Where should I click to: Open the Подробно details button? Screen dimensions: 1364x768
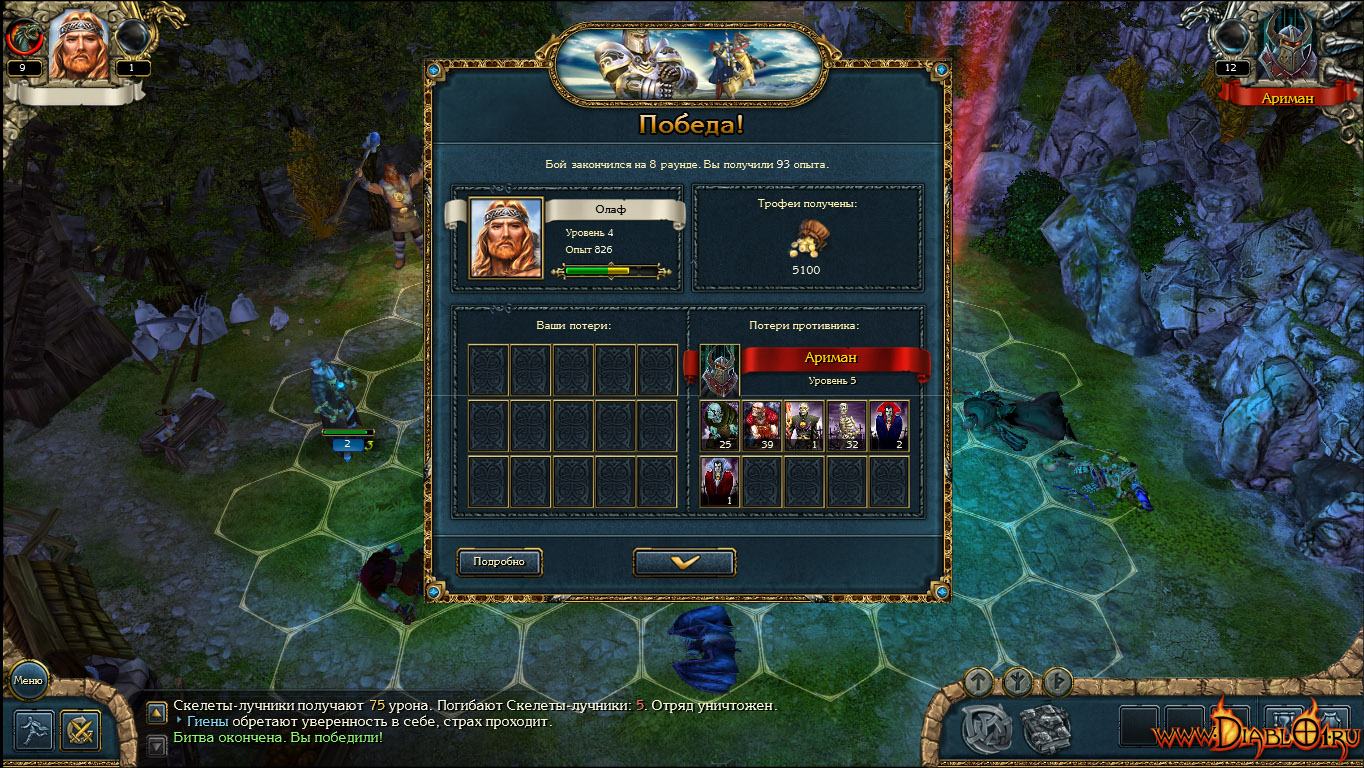pyautogui.click(x=500, y=562)
